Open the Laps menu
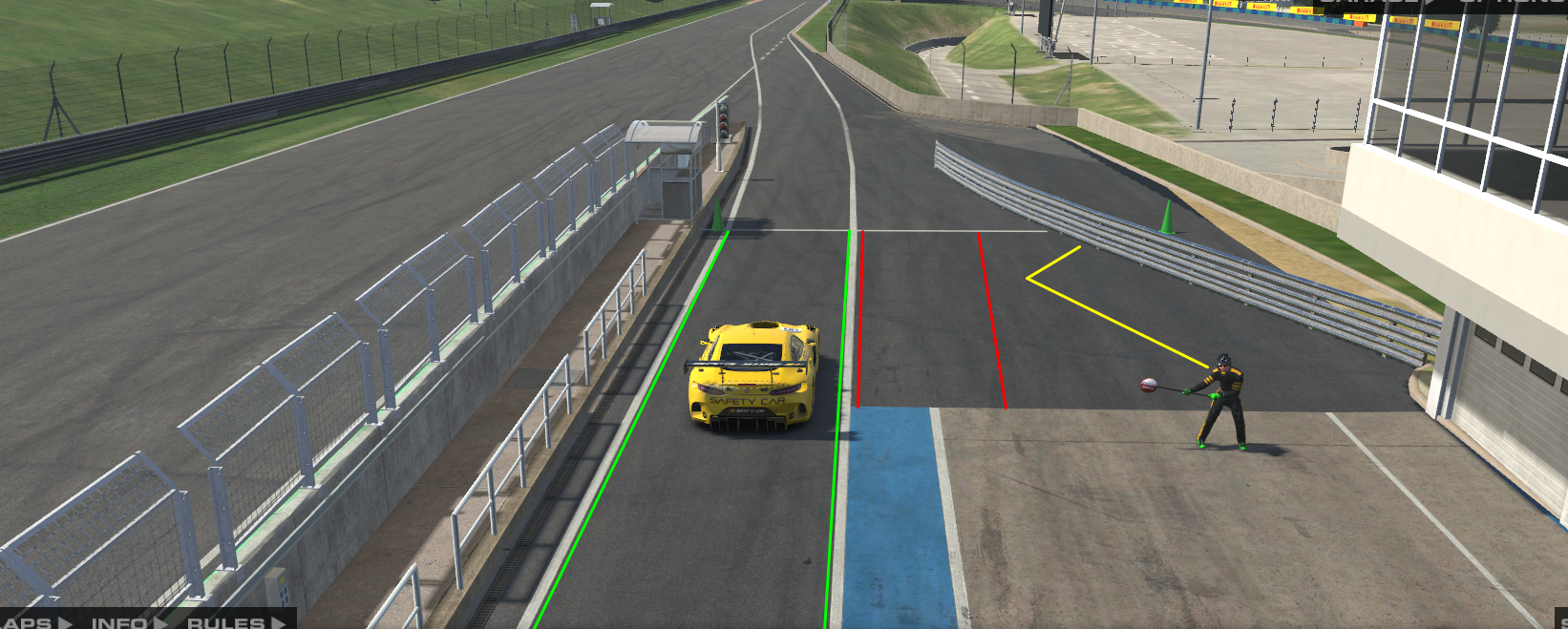1568x629 pixels. click(34, 622)
